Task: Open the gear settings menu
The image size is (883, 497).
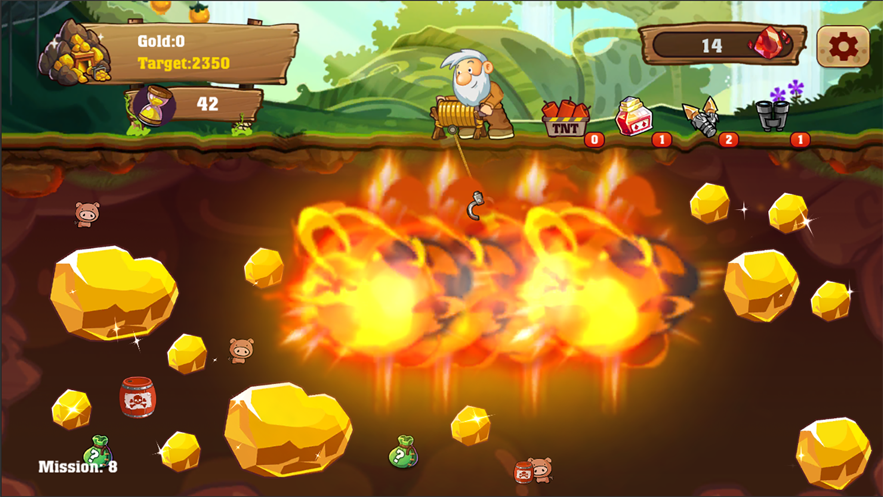Action: click(842, 46)
